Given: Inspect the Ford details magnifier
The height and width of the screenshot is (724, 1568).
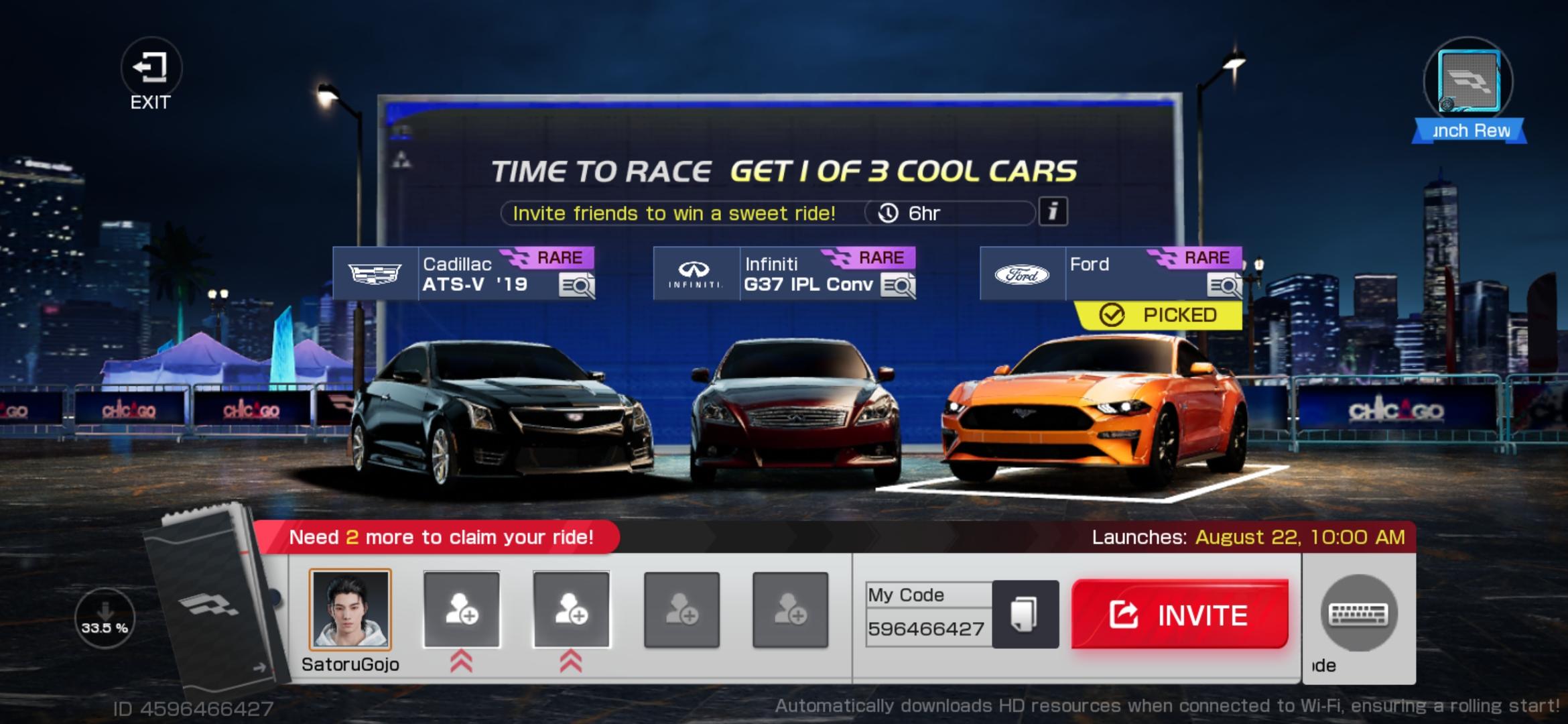Looking at the screenshot, I should tap(1224, 286).
